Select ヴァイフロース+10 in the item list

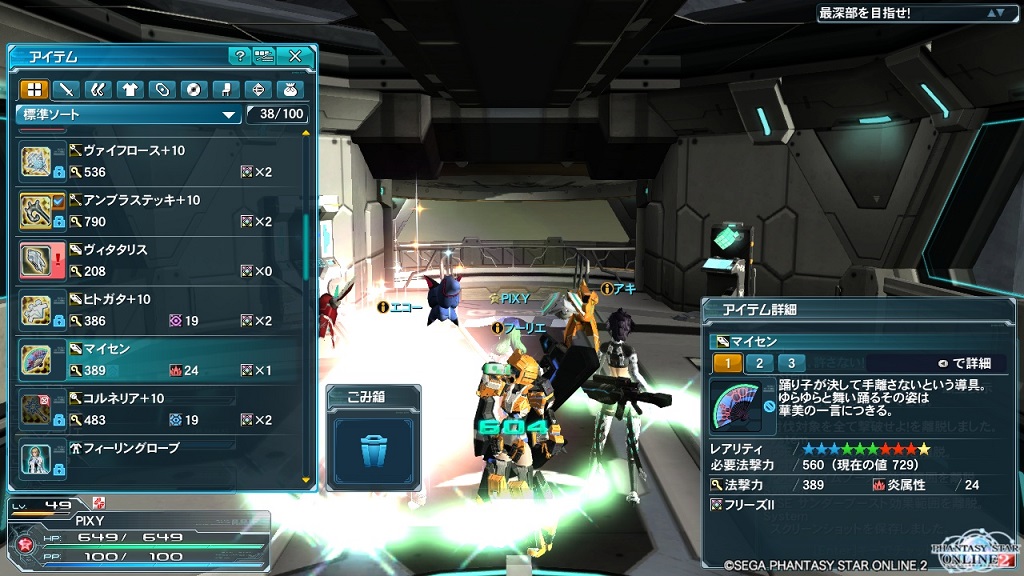[x=160, y=161]
